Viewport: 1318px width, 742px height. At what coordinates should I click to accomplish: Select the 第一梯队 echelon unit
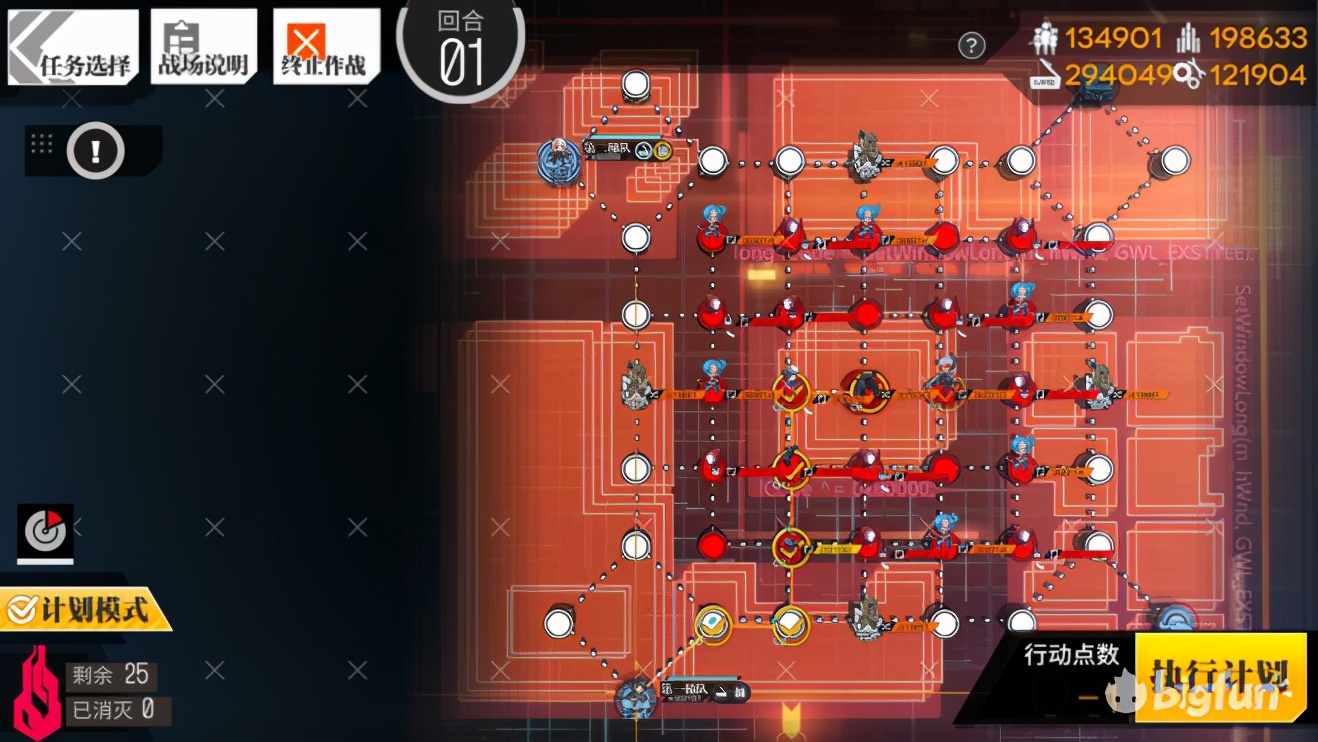[636, 695]
